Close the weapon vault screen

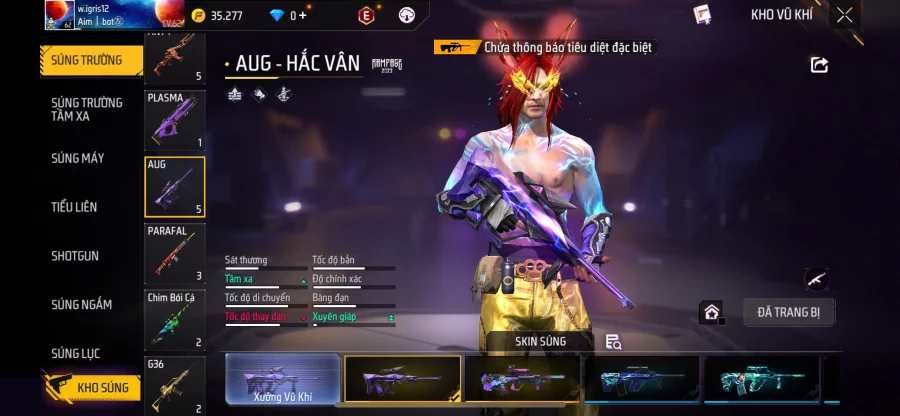coord(845,15)
